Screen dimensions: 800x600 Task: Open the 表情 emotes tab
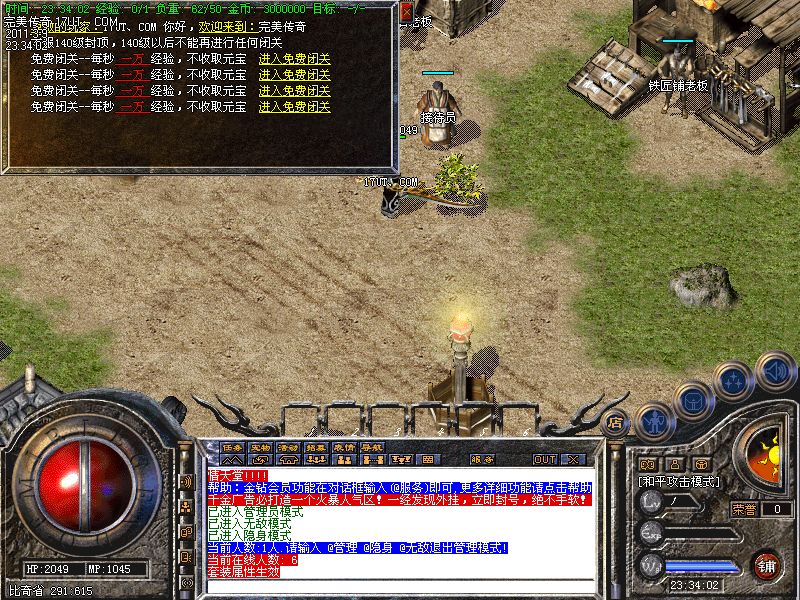344,447
